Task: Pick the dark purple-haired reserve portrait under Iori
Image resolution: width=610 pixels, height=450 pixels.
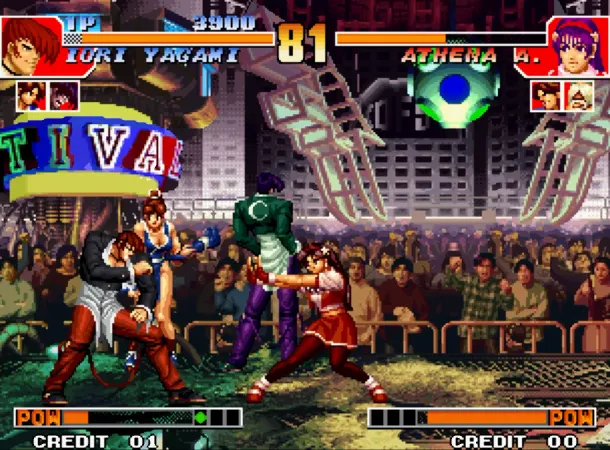Action: click(x=64, y=95)
